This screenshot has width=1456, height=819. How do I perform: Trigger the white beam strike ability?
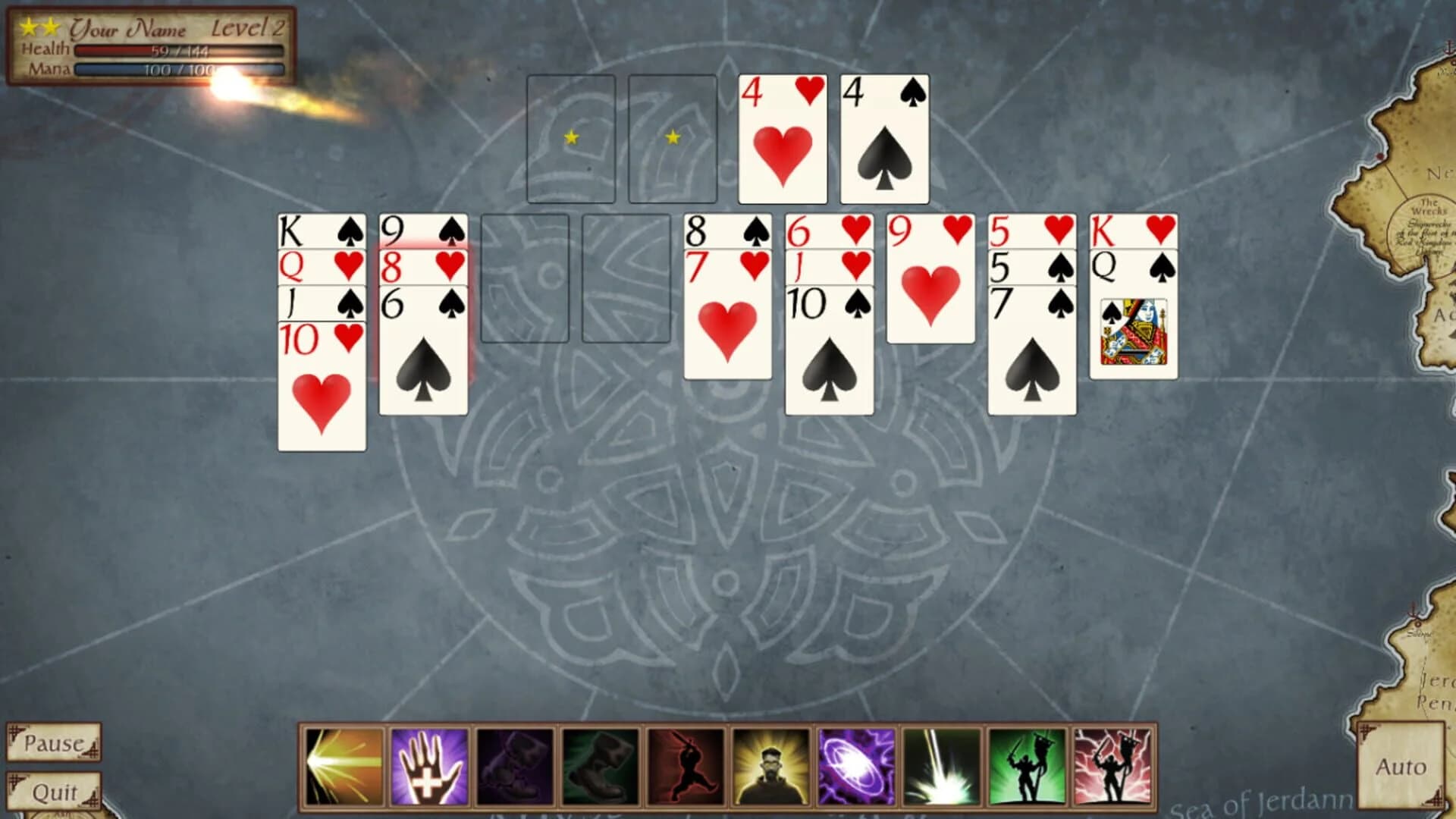(942, 766)
